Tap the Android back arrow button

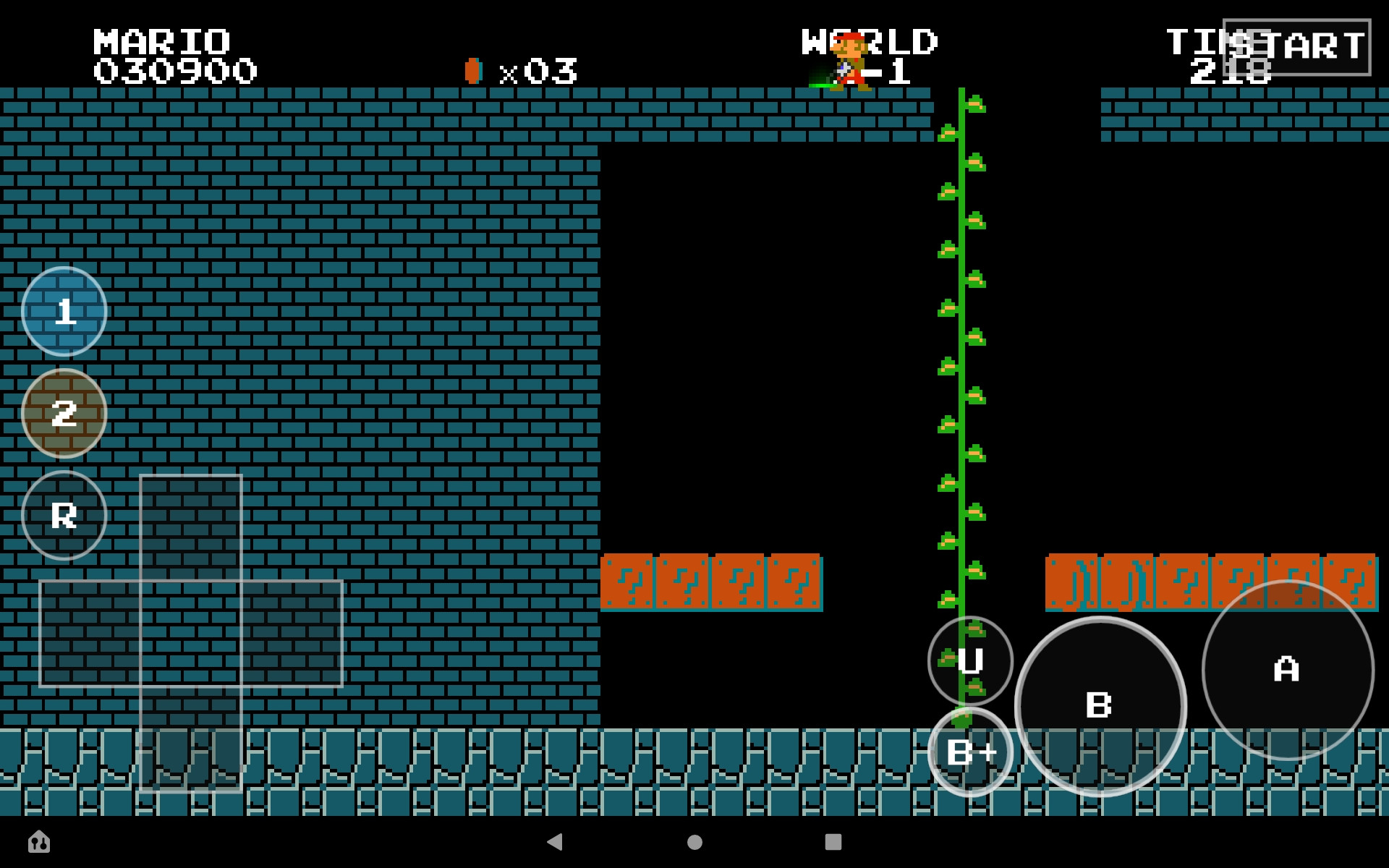point(556,843)
